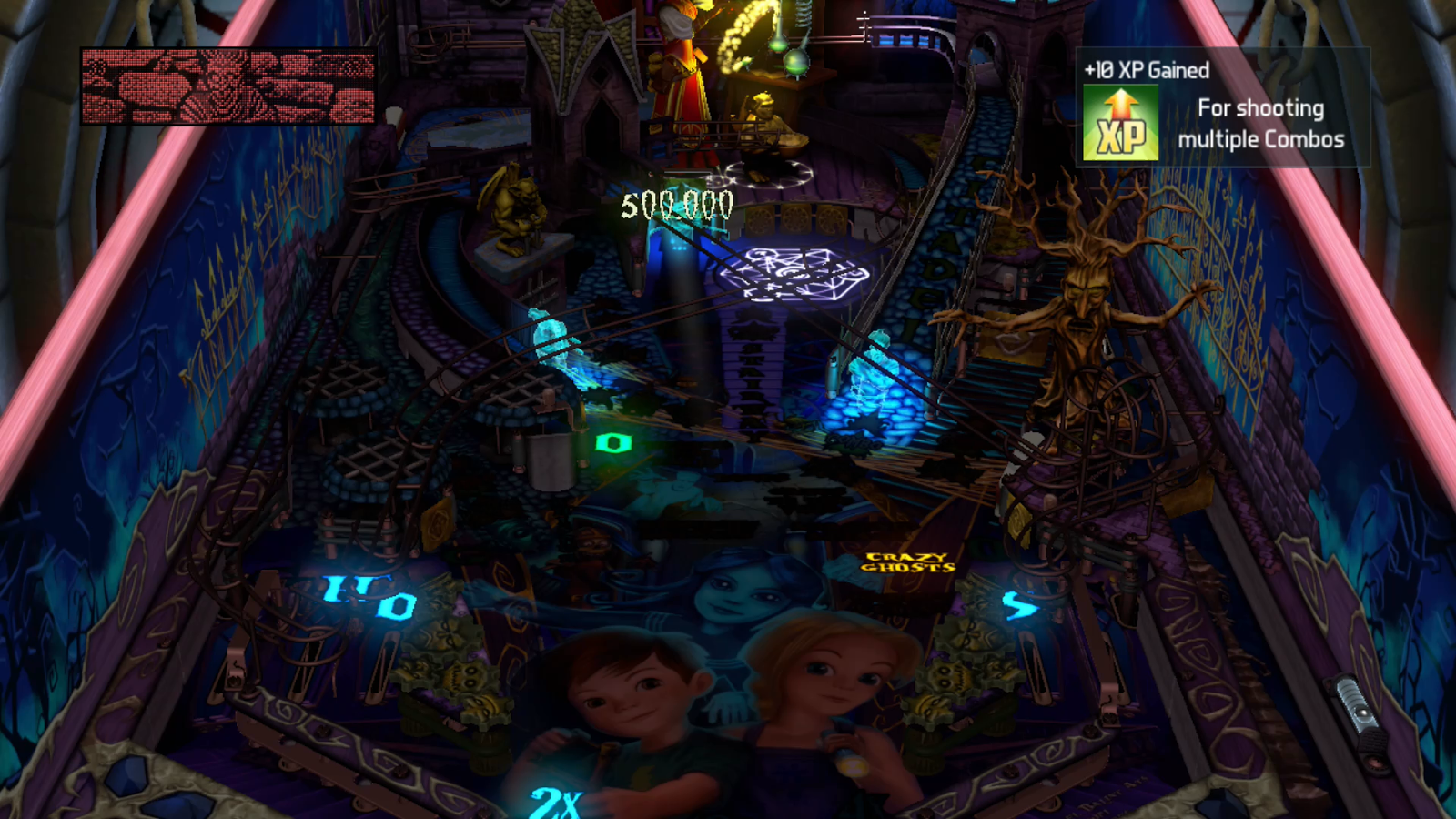Click the wizard figure at the table top
The image size is (1456, 819).
(x=681, y=73)
